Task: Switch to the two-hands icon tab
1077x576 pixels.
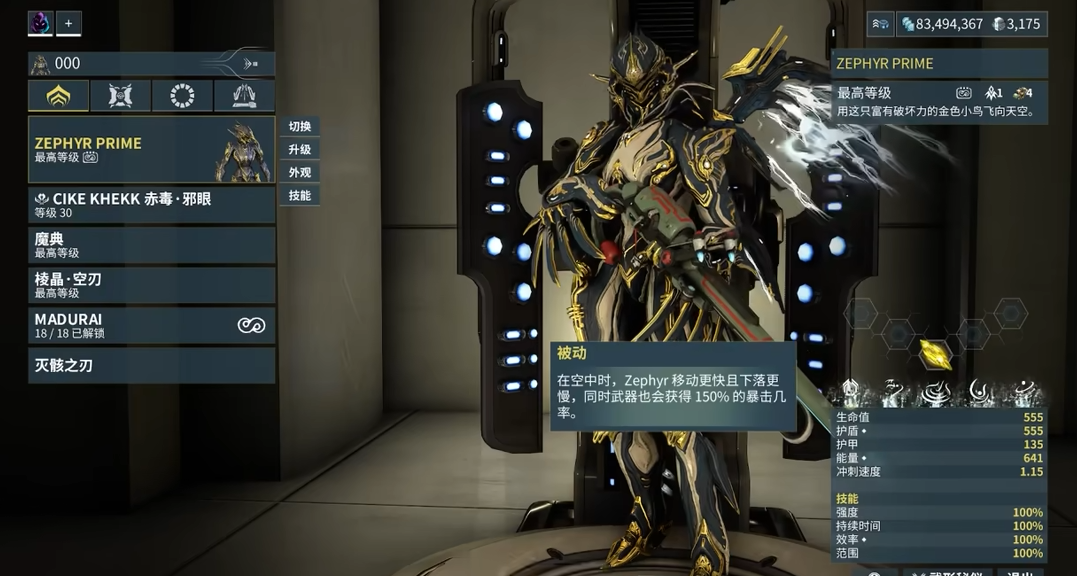Action: click(244, 96)
